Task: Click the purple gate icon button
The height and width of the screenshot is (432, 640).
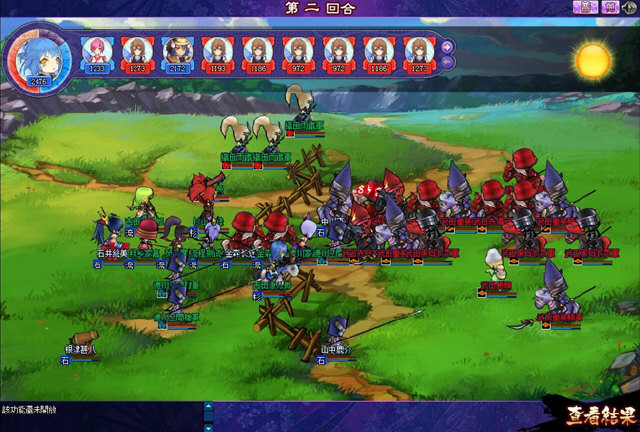Action: coord(609,8)
